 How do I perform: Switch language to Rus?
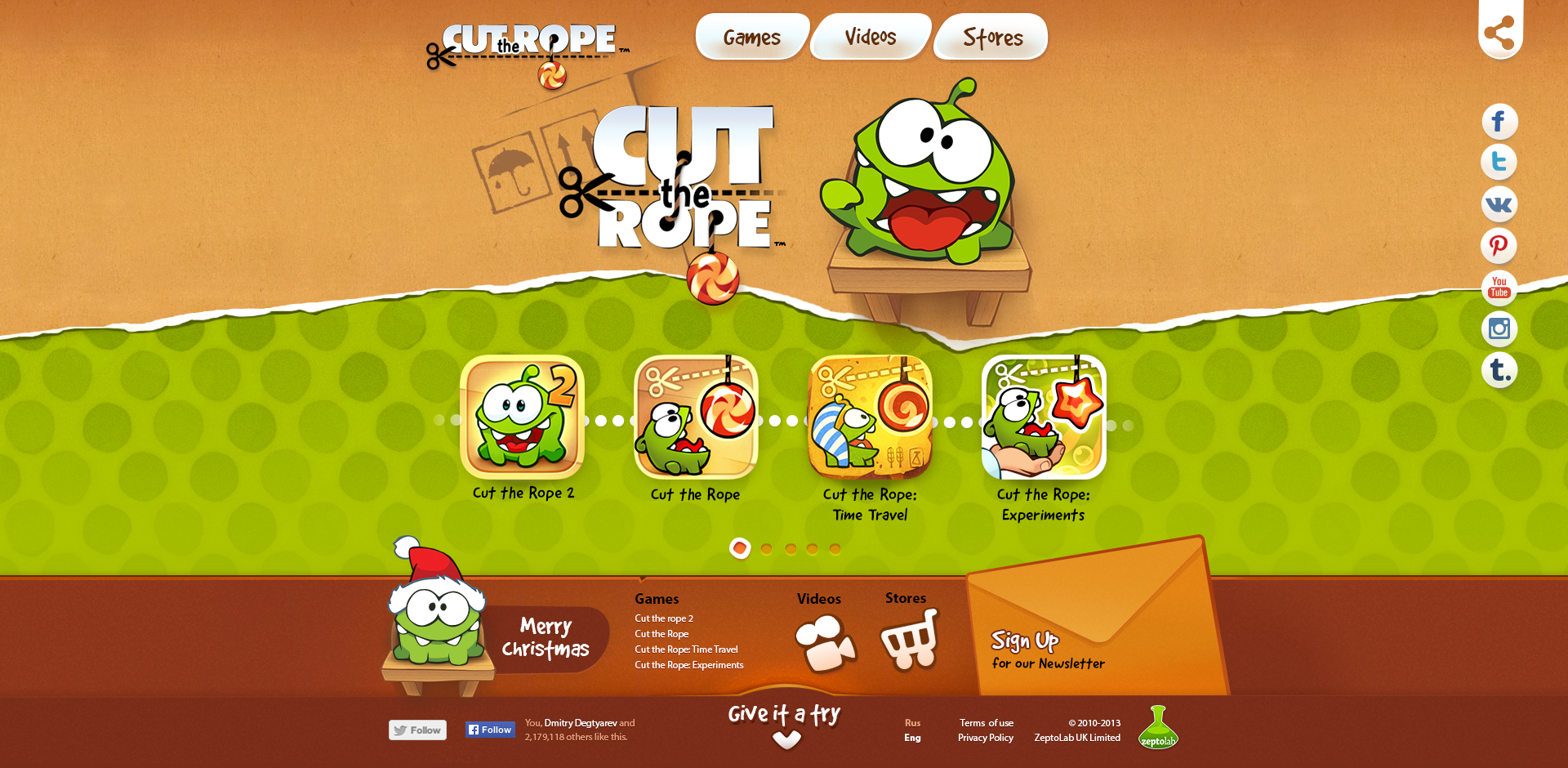click(912, 722)
